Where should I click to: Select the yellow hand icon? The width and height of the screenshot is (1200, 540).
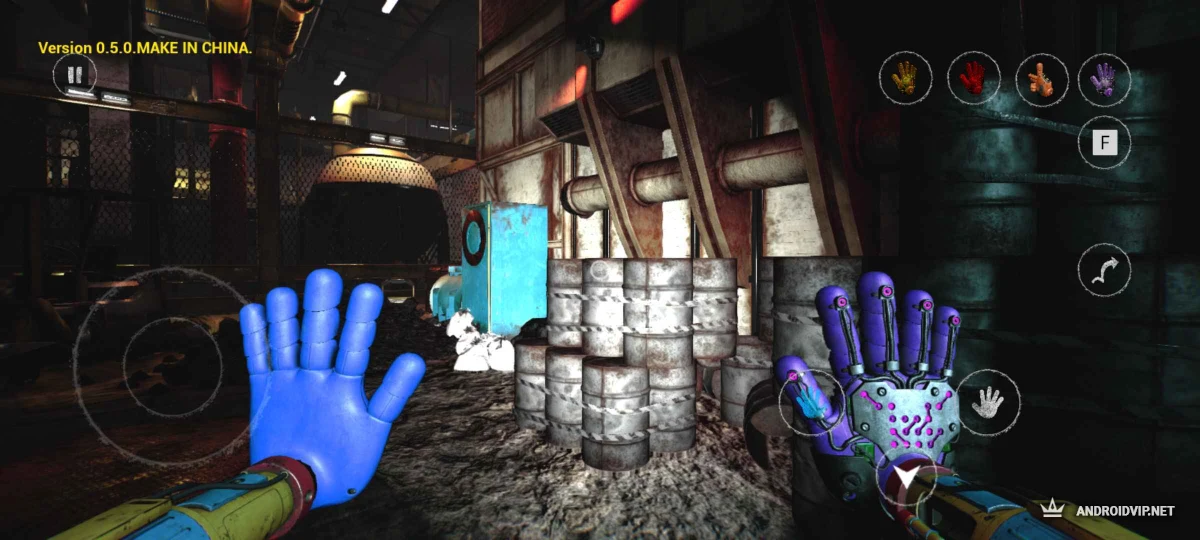click(x=906, y=77)
